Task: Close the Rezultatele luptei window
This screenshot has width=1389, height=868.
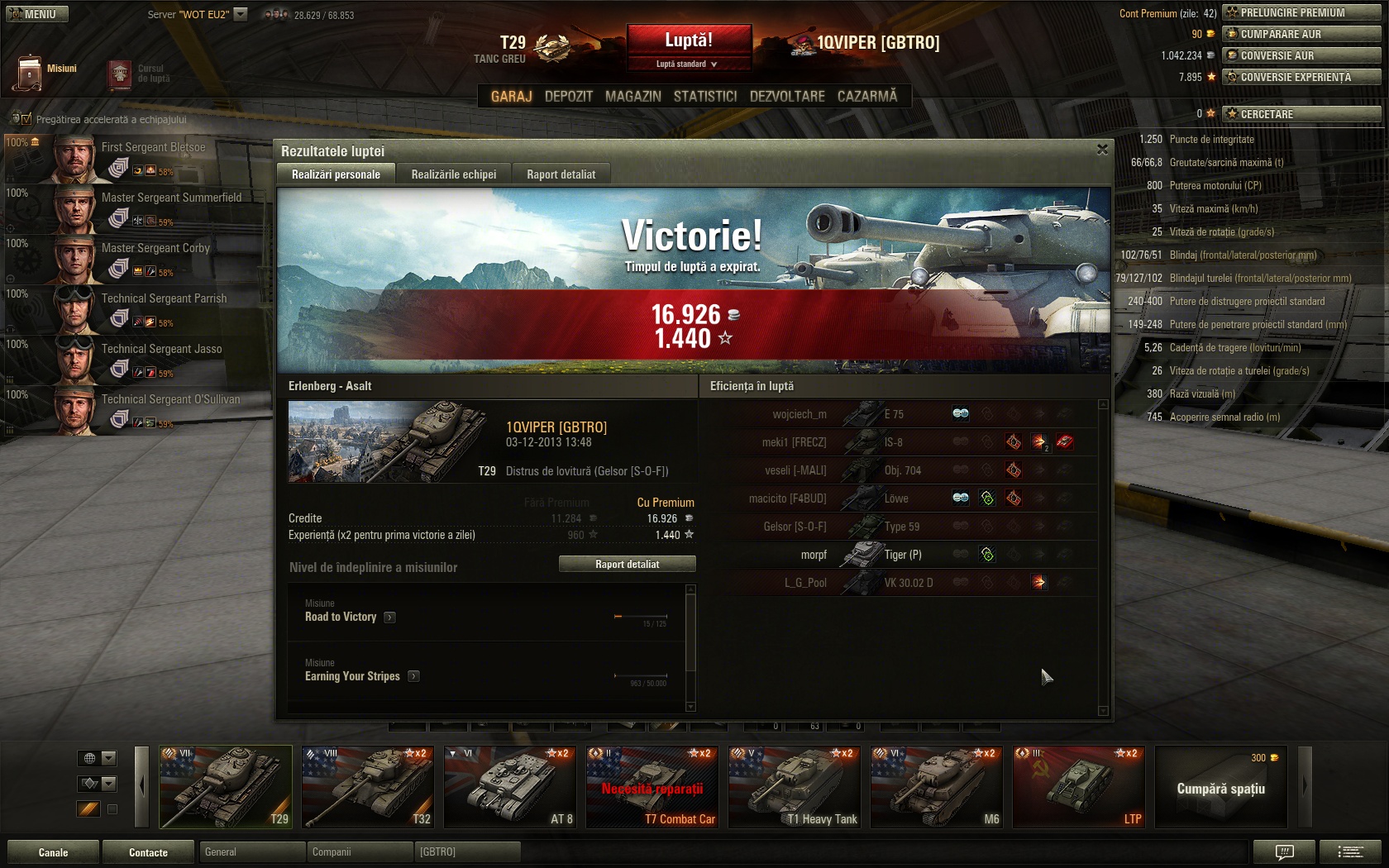Action: [1101, 150]
